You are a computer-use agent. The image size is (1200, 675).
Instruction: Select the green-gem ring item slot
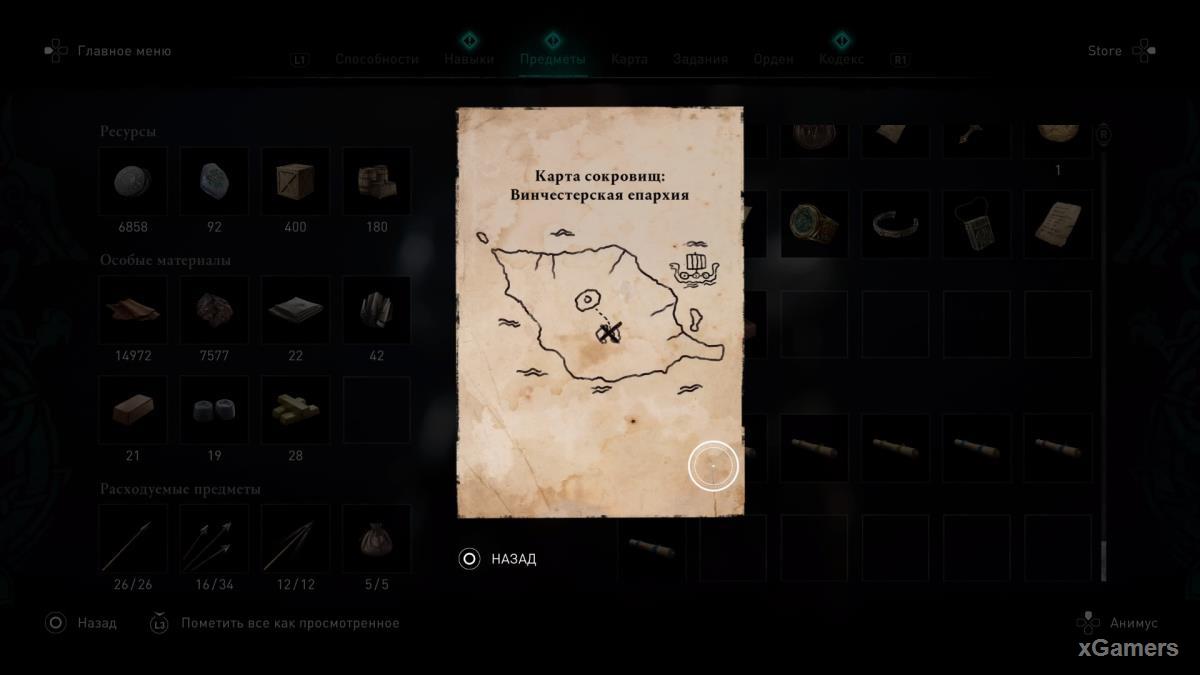814,224
